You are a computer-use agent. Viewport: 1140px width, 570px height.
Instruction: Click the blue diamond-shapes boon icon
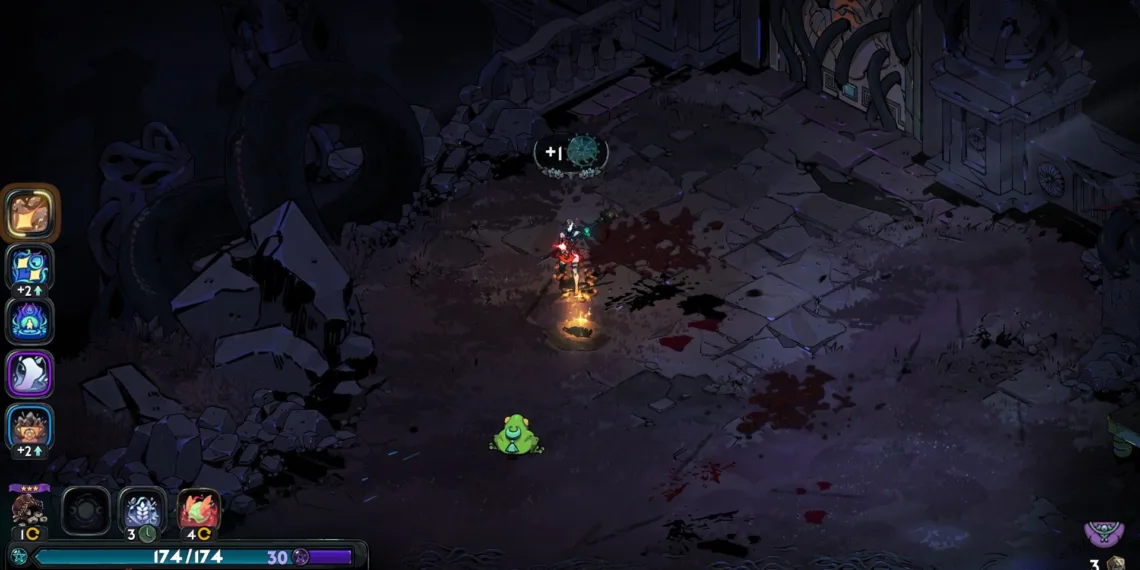point(30,266)
